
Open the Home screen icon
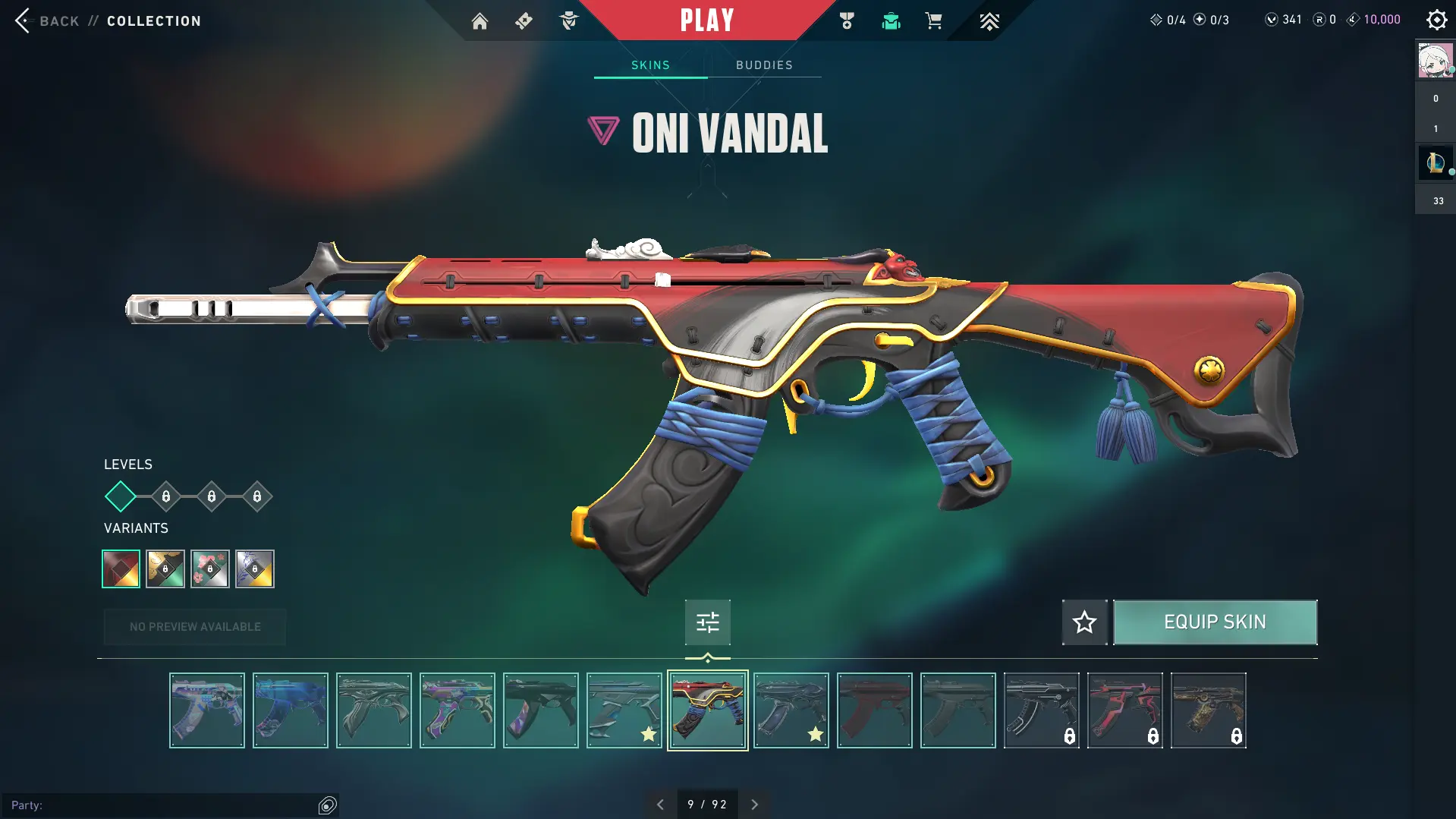pos(480,21)
